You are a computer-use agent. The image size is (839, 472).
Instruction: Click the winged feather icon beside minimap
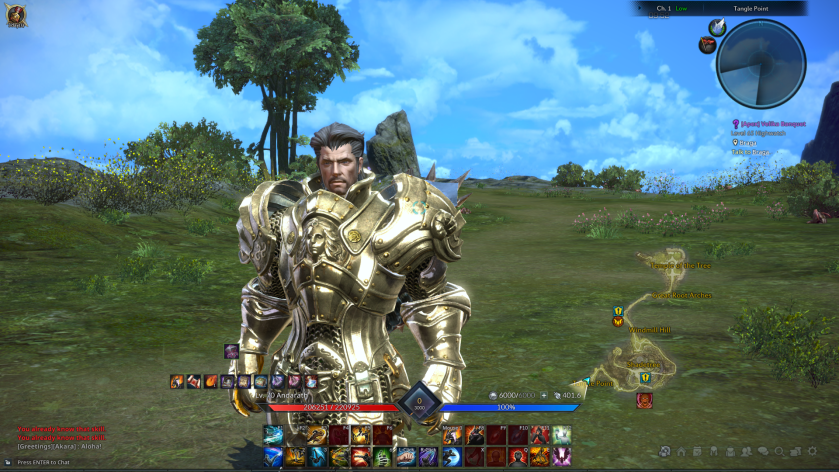(717, 27)
